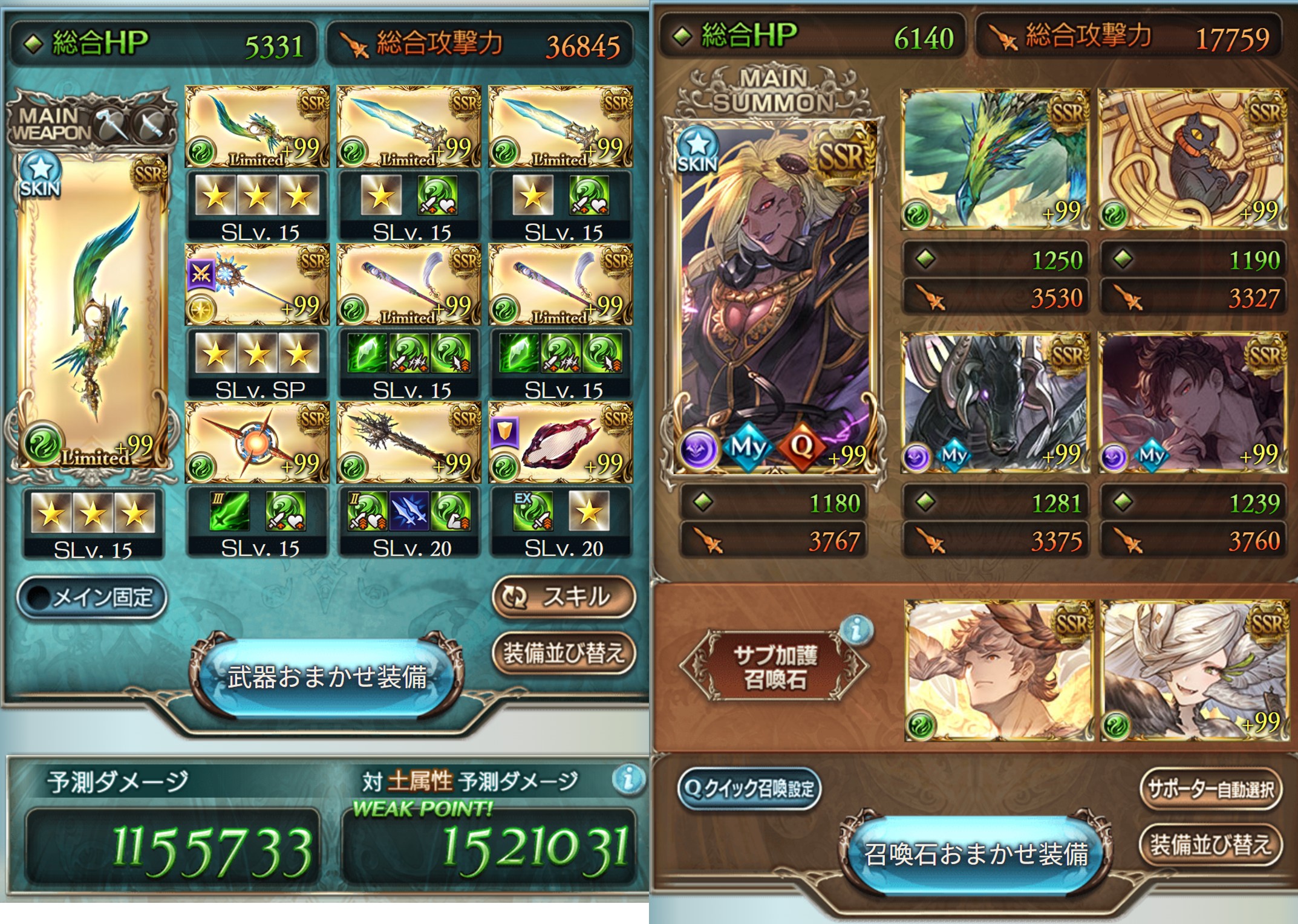Pick the dark spiked spear weapon slot
The width and height of the screenshot is (1298, 924).
409,442
